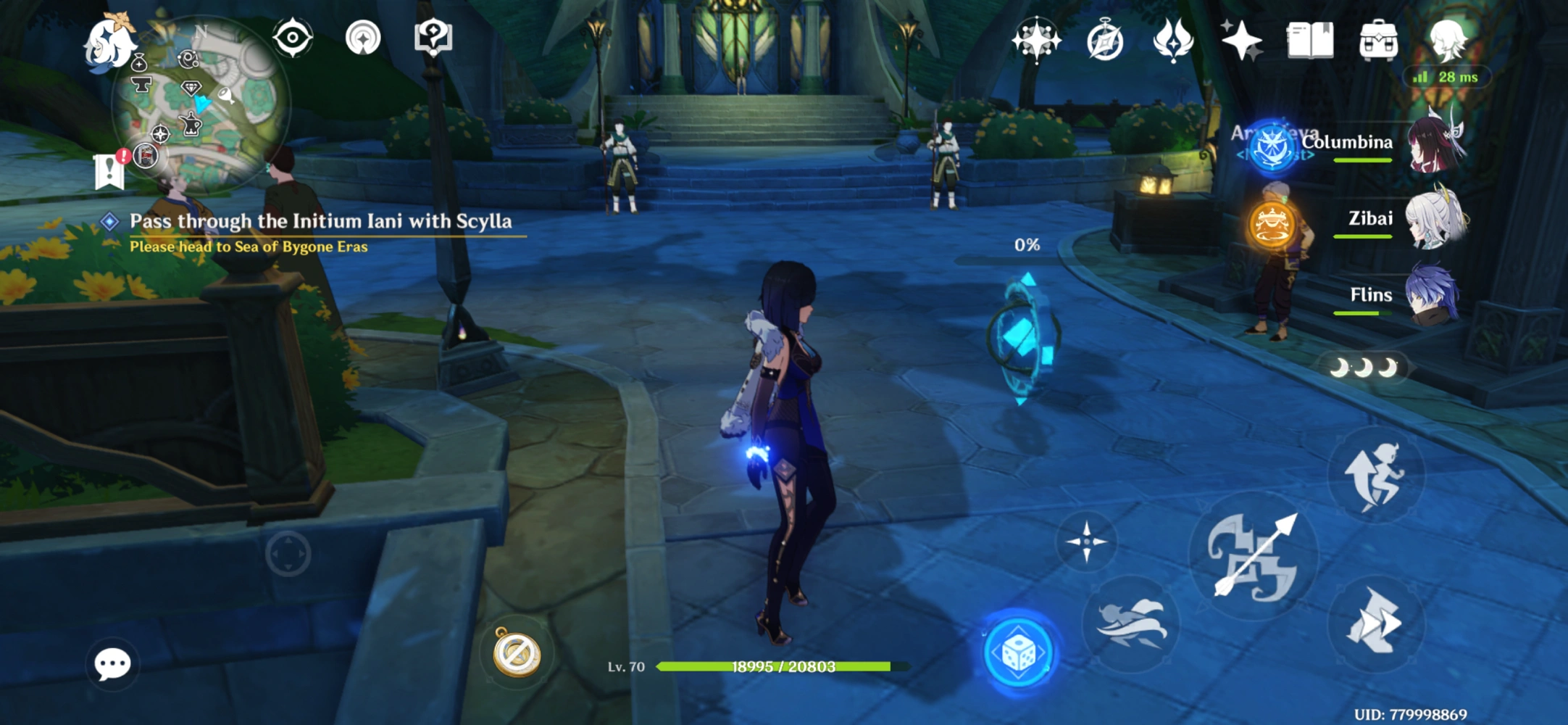Tap the sprint dash button
The image size is (1568, 725).
click(1375, 621)
